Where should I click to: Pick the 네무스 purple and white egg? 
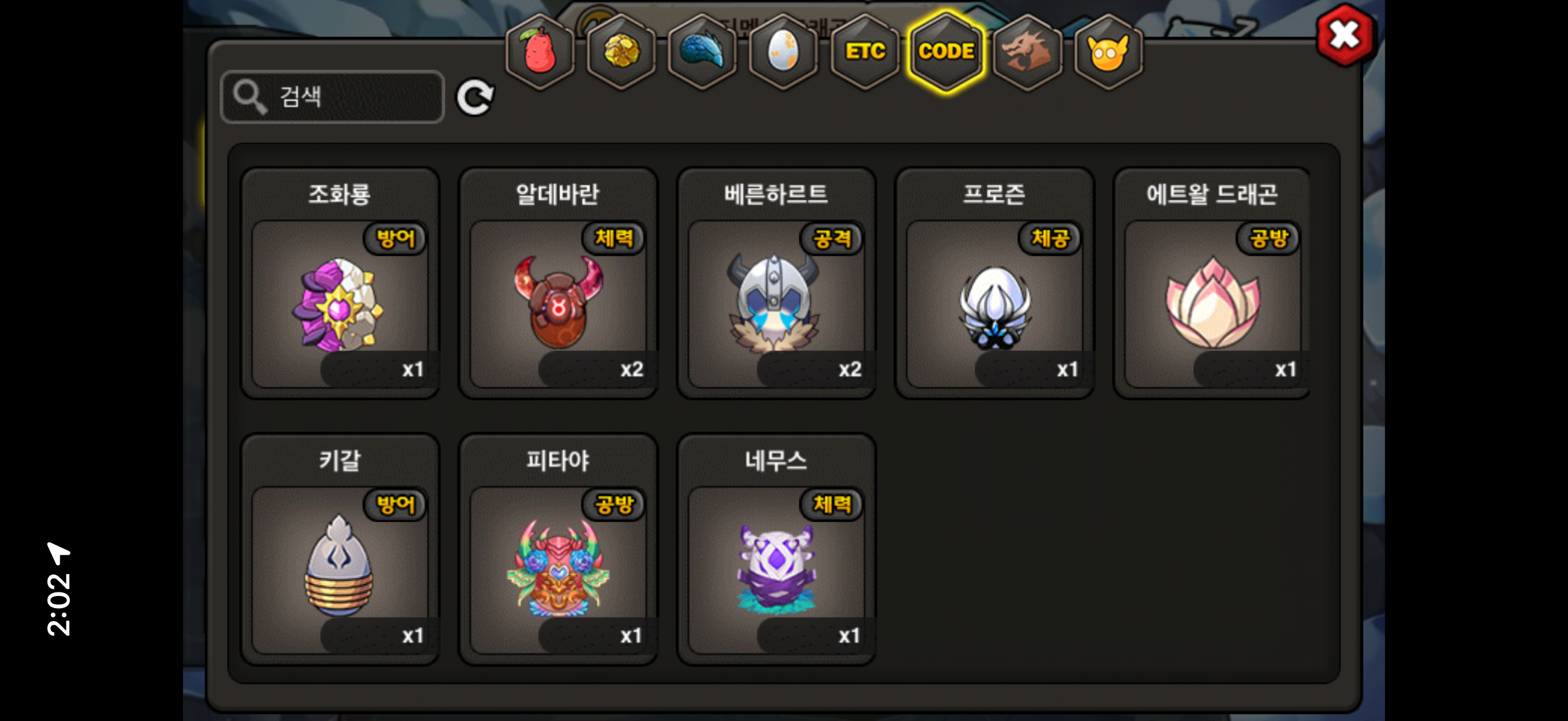(776, 570)
